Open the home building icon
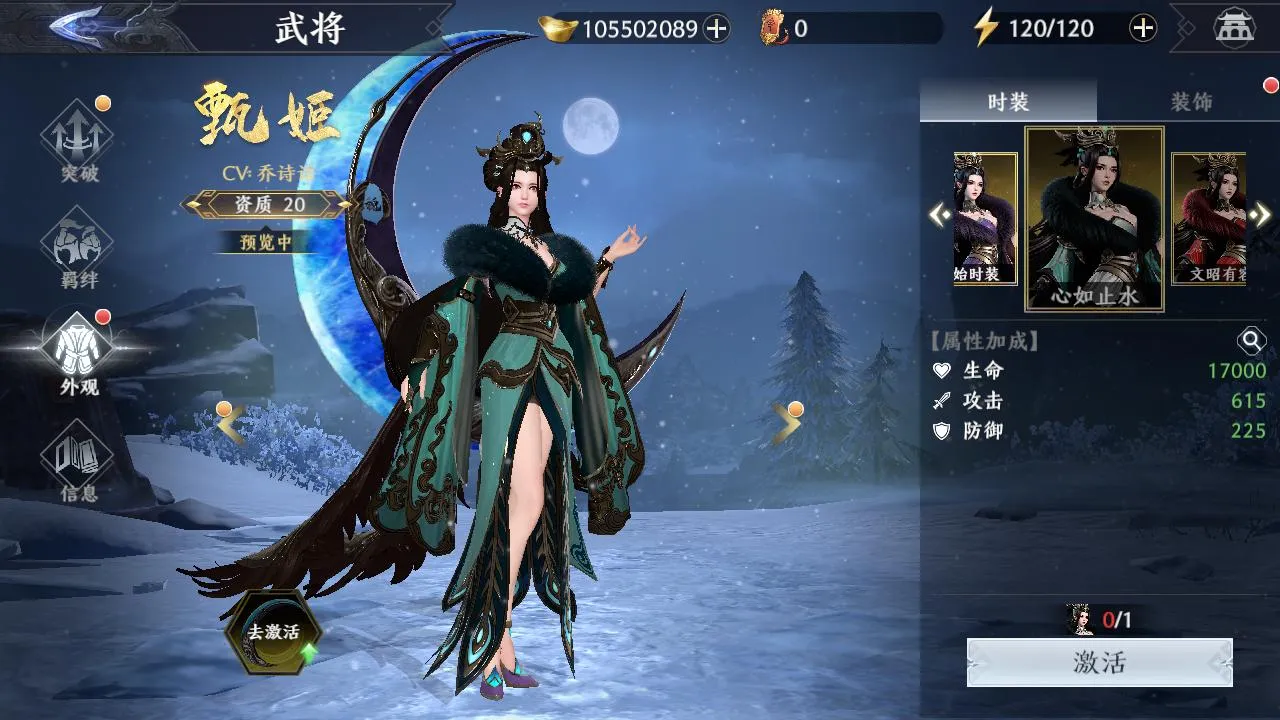Viewport: 1280px width, 720px height. click(x=1234, y=28)
